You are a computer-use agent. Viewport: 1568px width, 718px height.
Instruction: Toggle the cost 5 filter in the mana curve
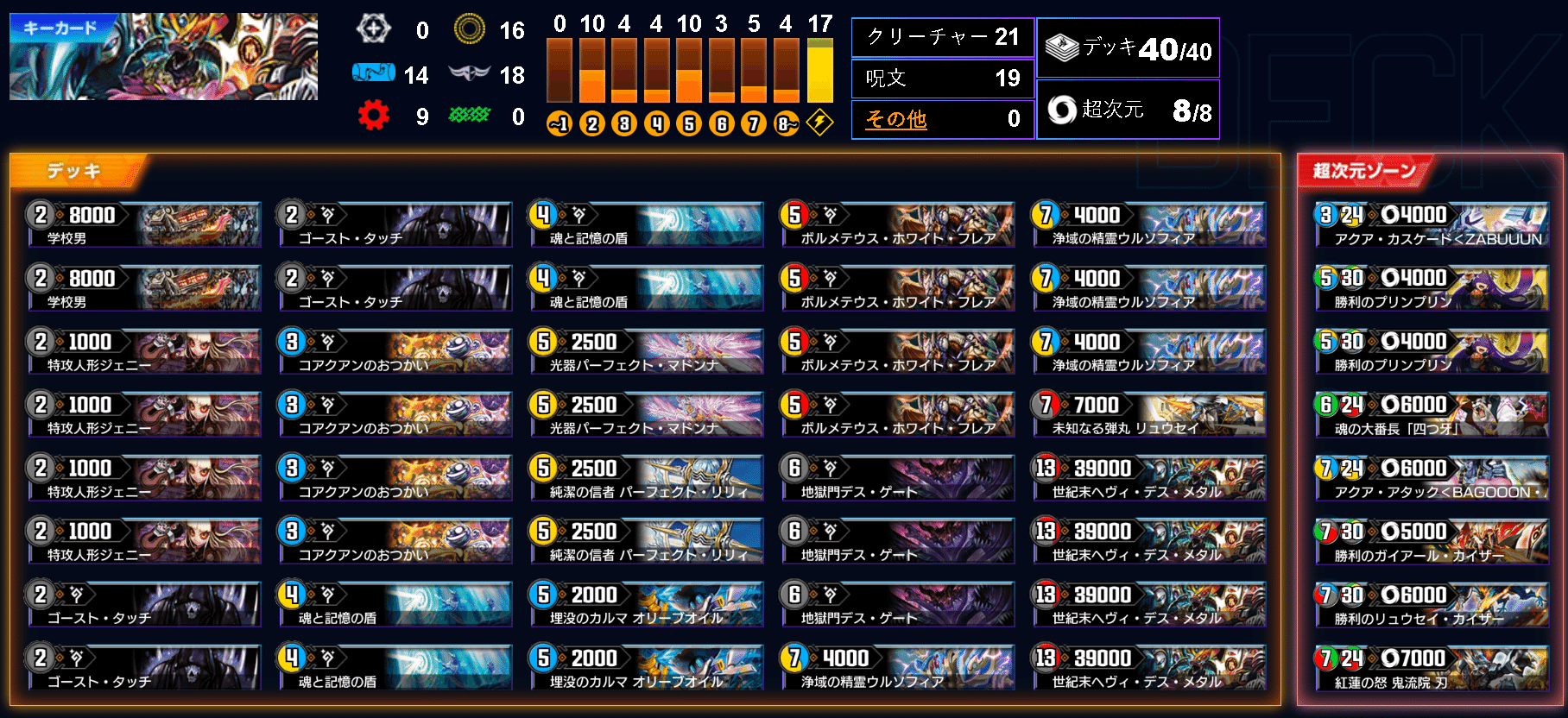point(687,123)
